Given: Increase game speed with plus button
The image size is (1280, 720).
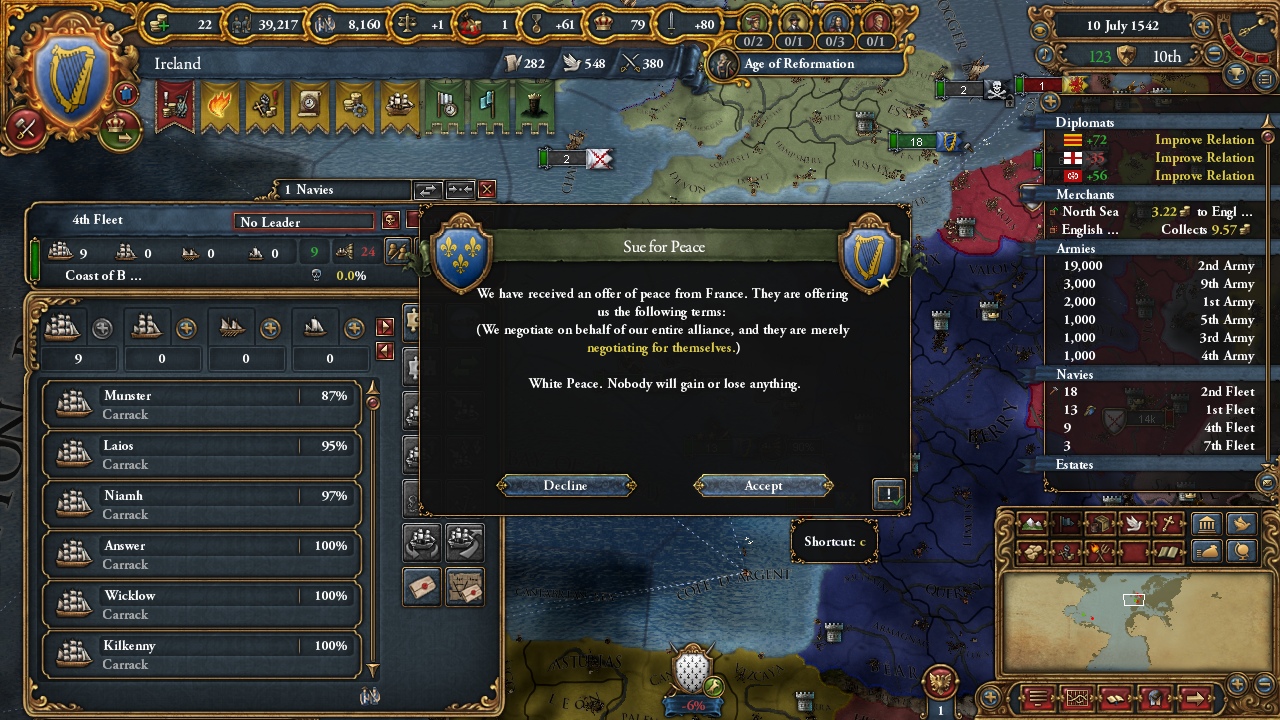Looking at the screenshot, I should tap(1203, 27).
